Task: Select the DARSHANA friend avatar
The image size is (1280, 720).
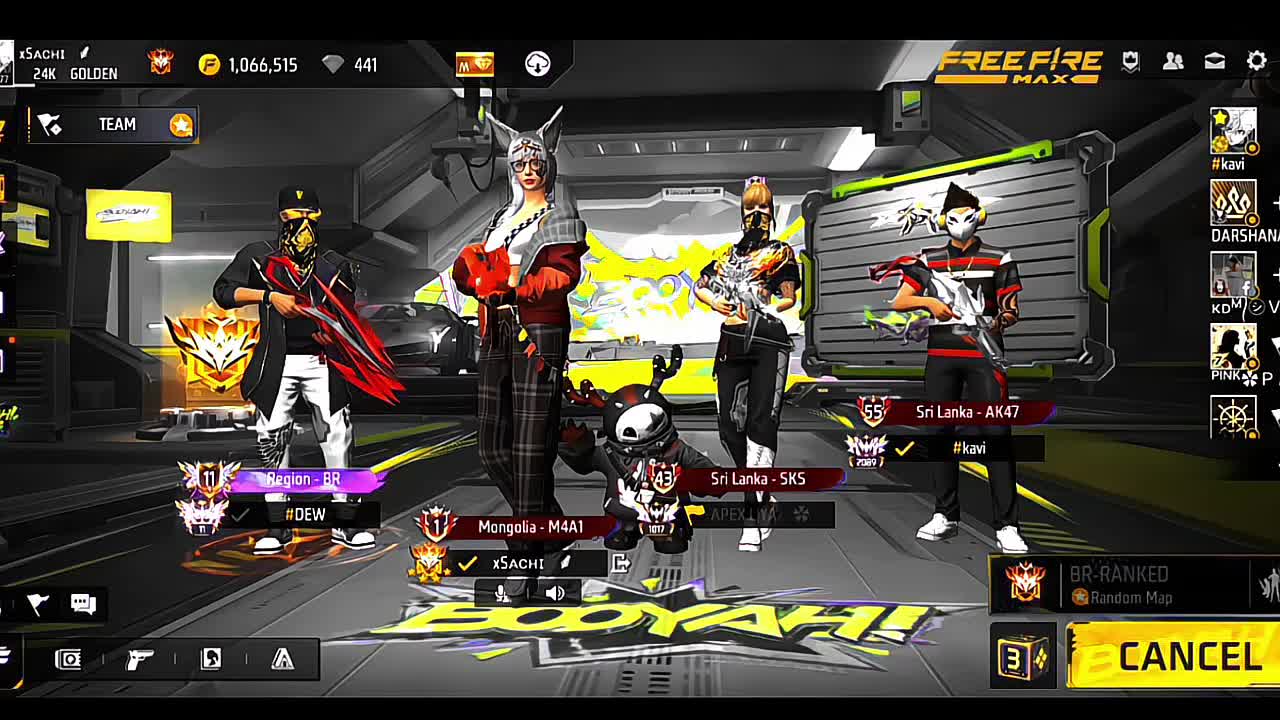Action: click(1233, 203)
